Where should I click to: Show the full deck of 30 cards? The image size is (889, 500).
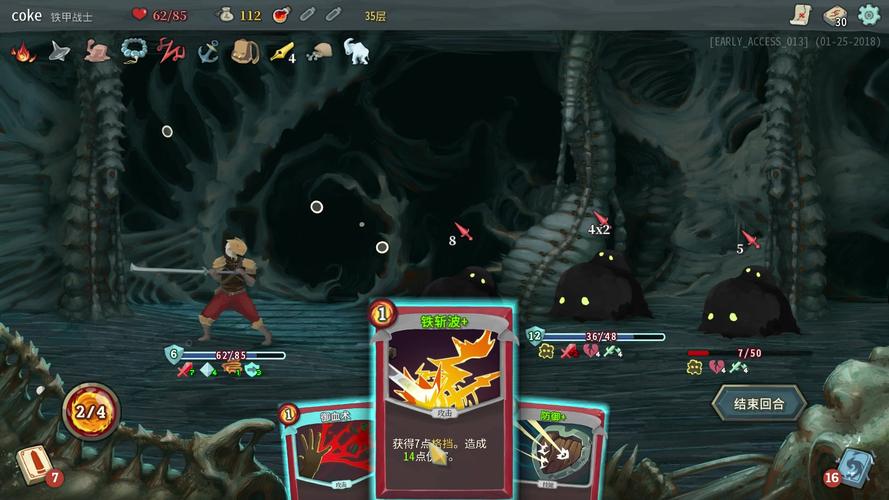pyautogui.click(x=834, y=15)
